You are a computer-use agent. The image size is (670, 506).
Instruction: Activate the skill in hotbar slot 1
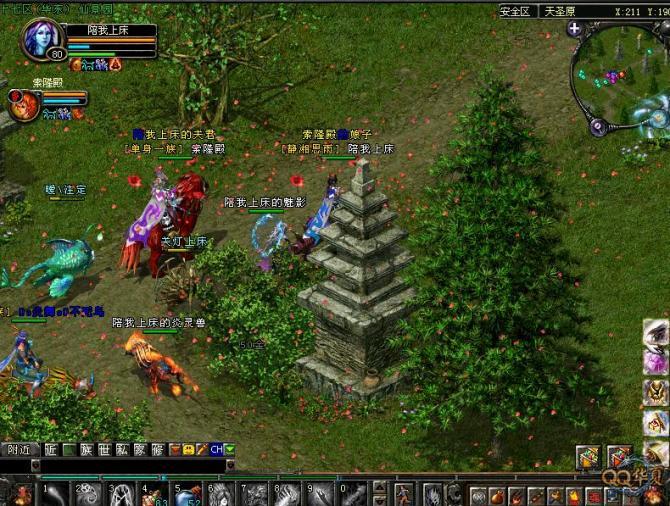(54, 494)
